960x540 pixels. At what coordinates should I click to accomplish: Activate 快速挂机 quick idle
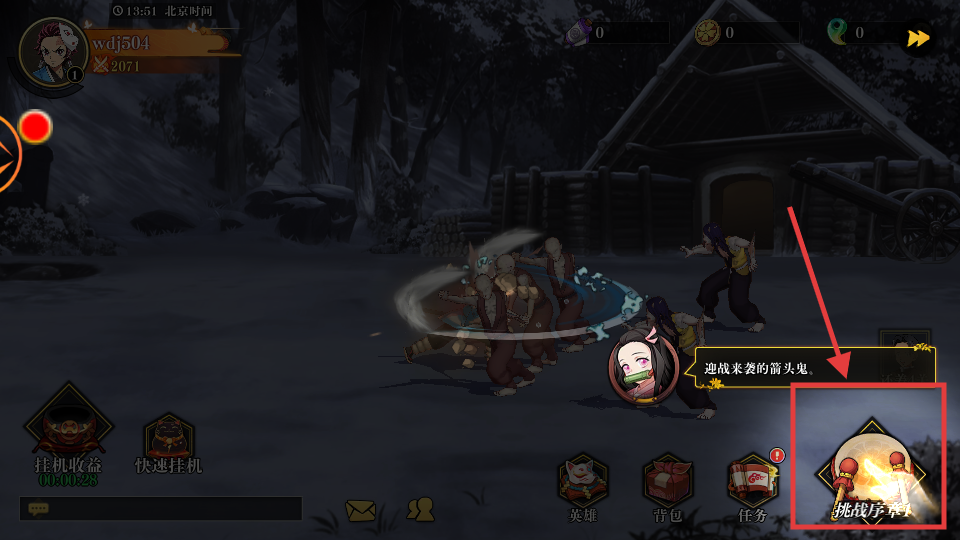tap(168, 443)
